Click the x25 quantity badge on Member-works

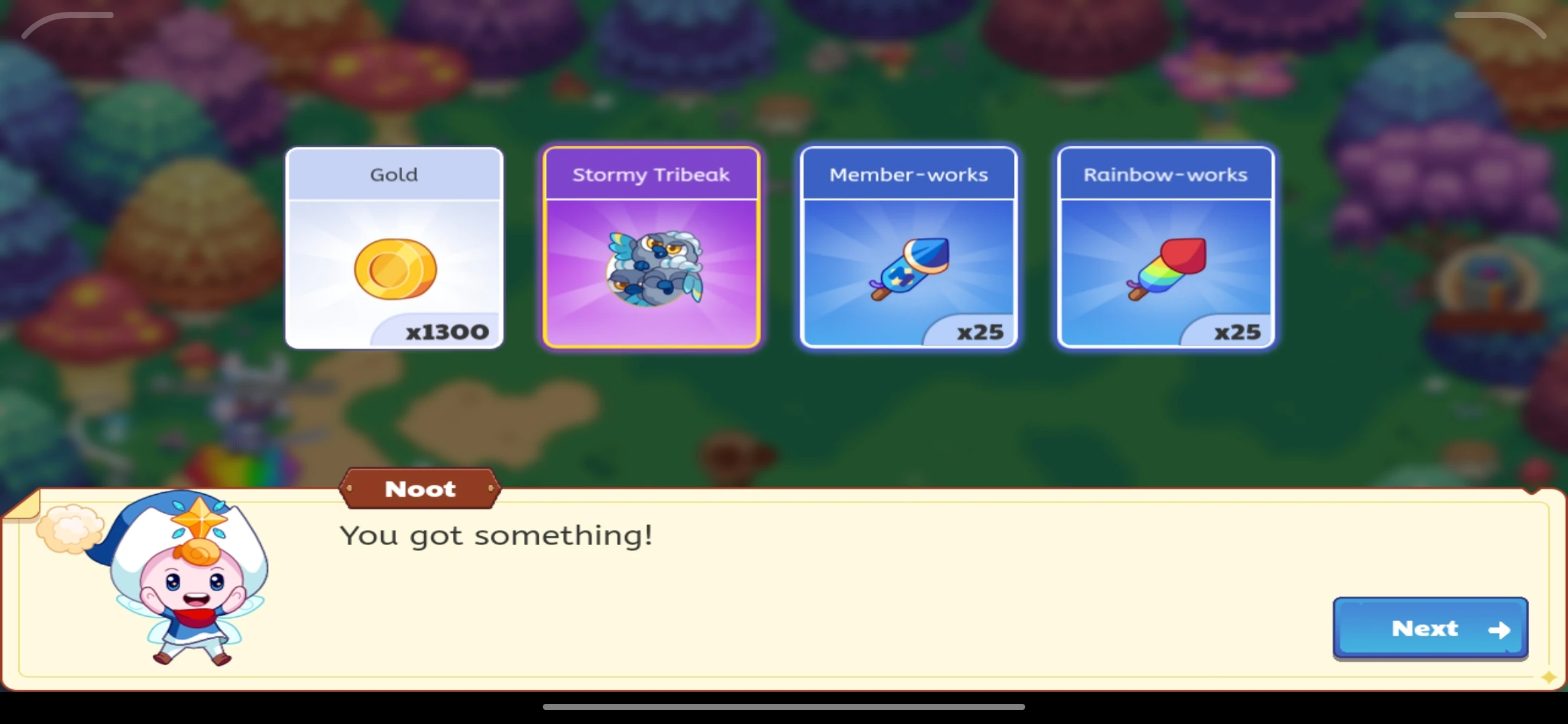[980, 331]
